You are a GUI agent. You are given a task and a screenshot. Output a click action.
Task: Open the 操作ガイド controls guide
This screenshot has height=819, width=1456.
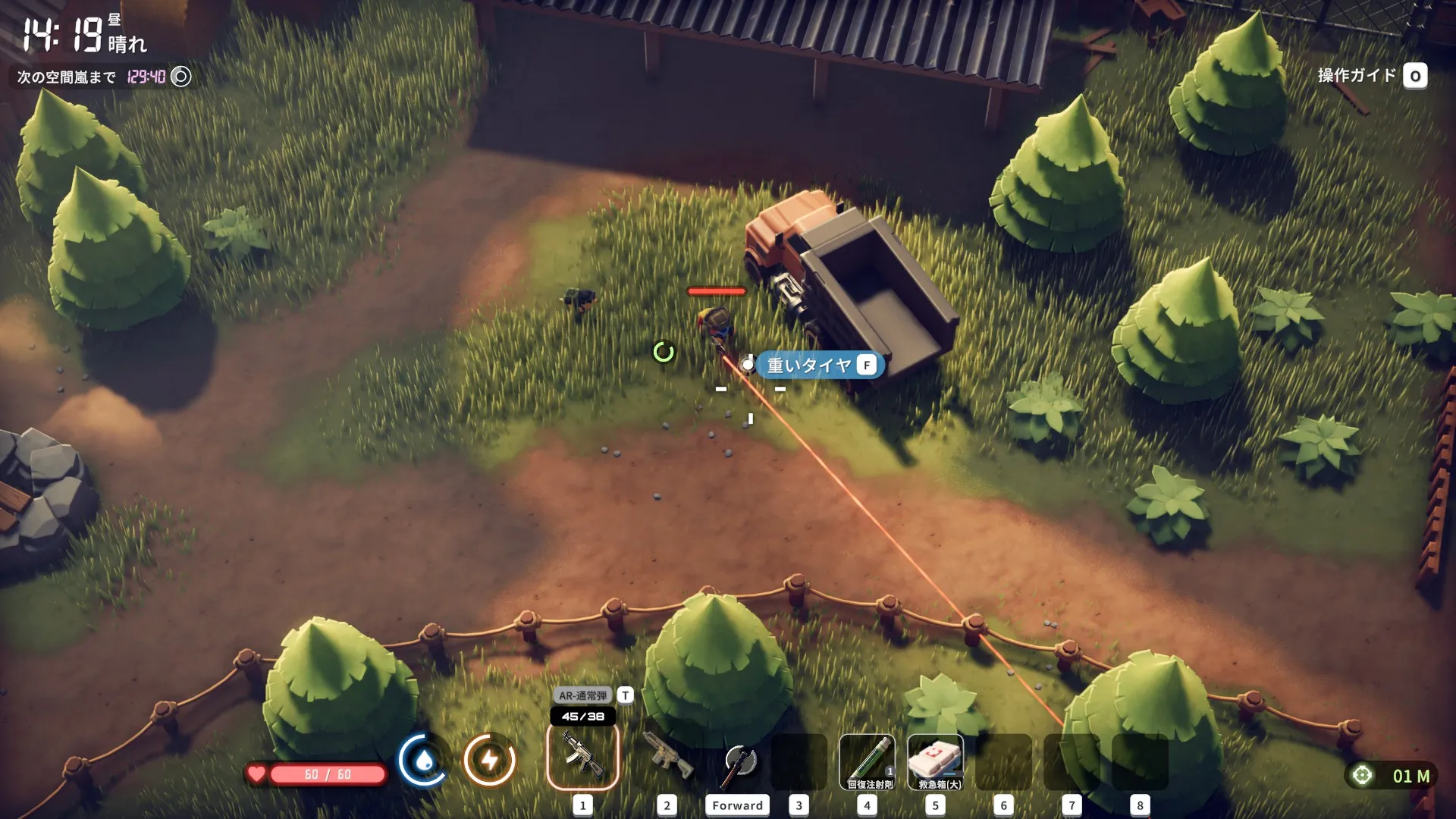click(x=1415, y=76)
